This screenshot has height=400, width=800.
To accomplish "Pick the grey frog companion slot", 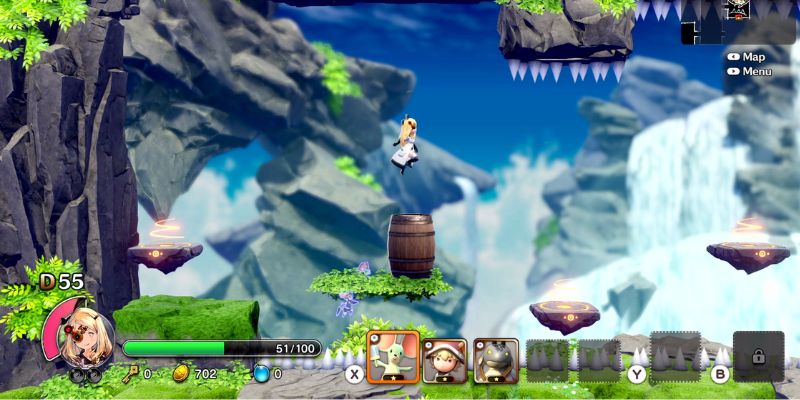I will (496, 361).
